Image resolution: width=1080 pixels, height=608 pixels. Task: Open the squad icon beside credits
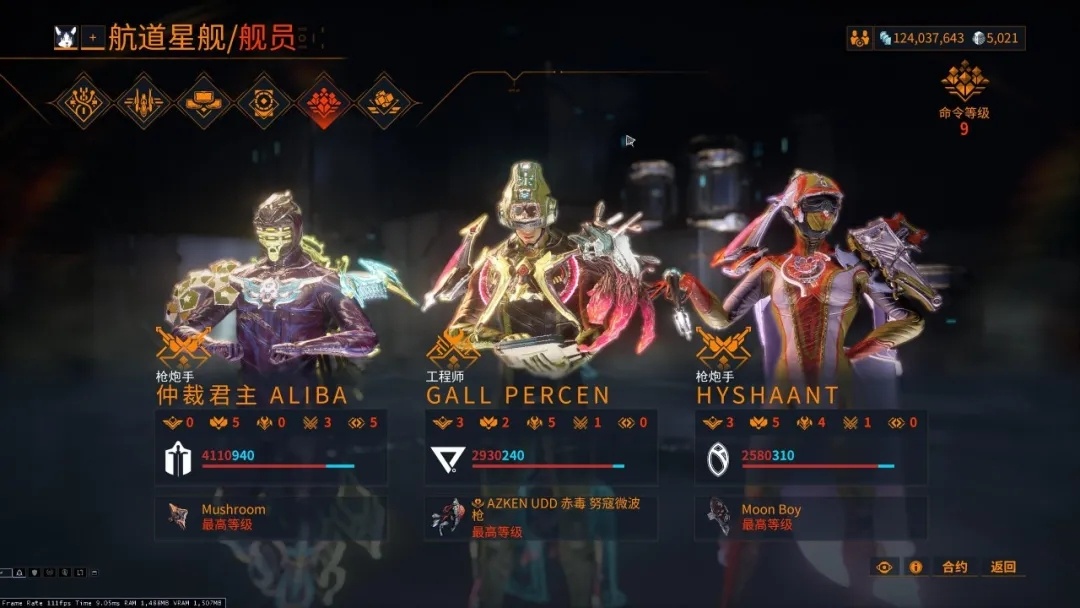pyautogui.click(x=859, y=38)
